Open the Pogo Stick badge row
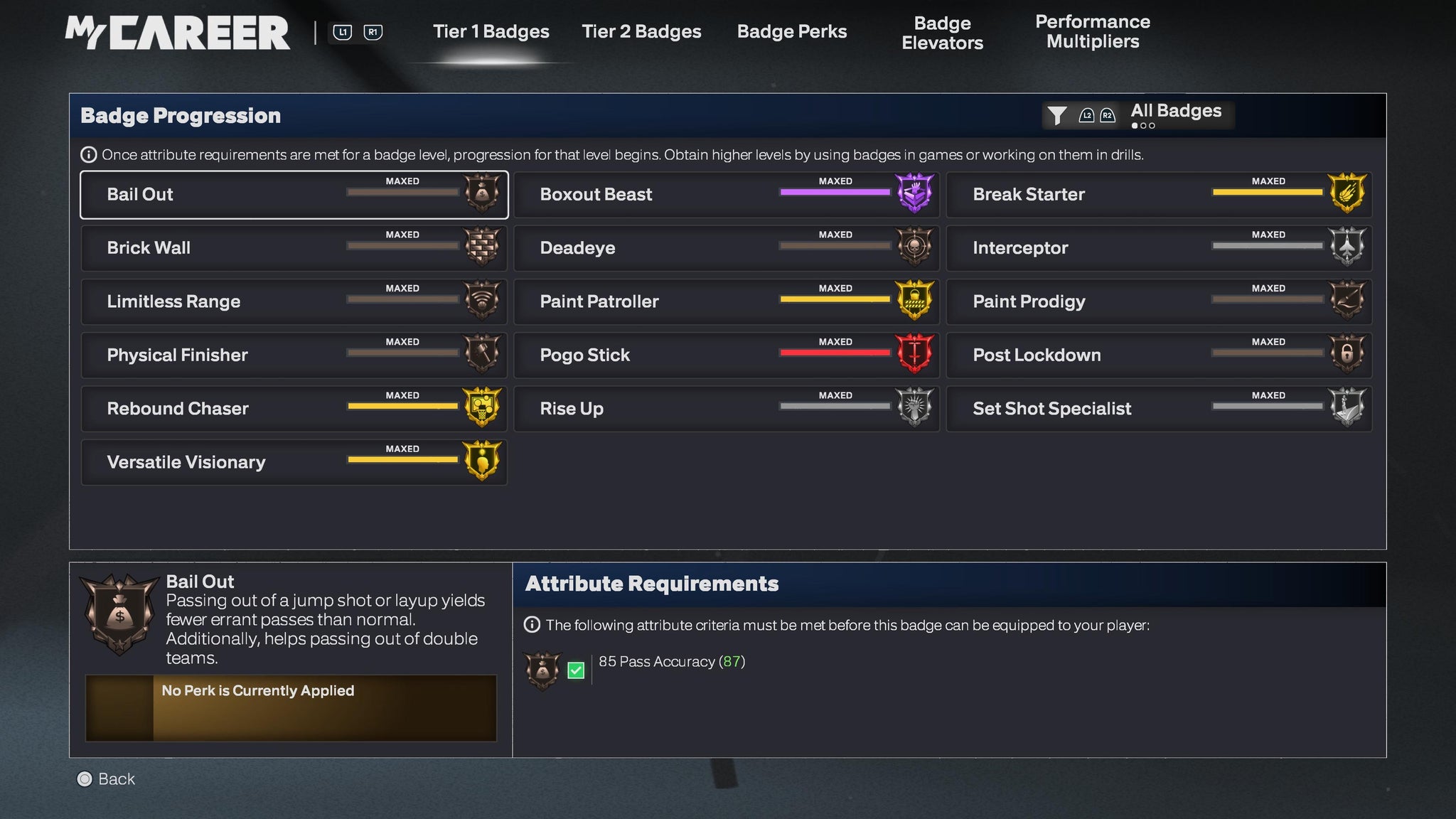This screenshot has height=819, width=1456. coord(726,355)
